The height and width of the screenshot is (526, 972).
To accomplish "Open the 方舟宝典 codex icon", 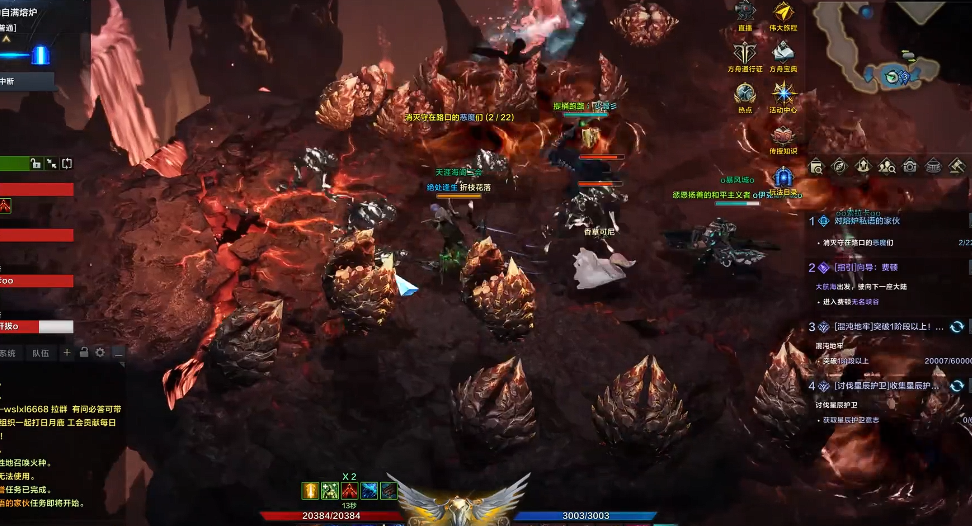I will point(783,53).
